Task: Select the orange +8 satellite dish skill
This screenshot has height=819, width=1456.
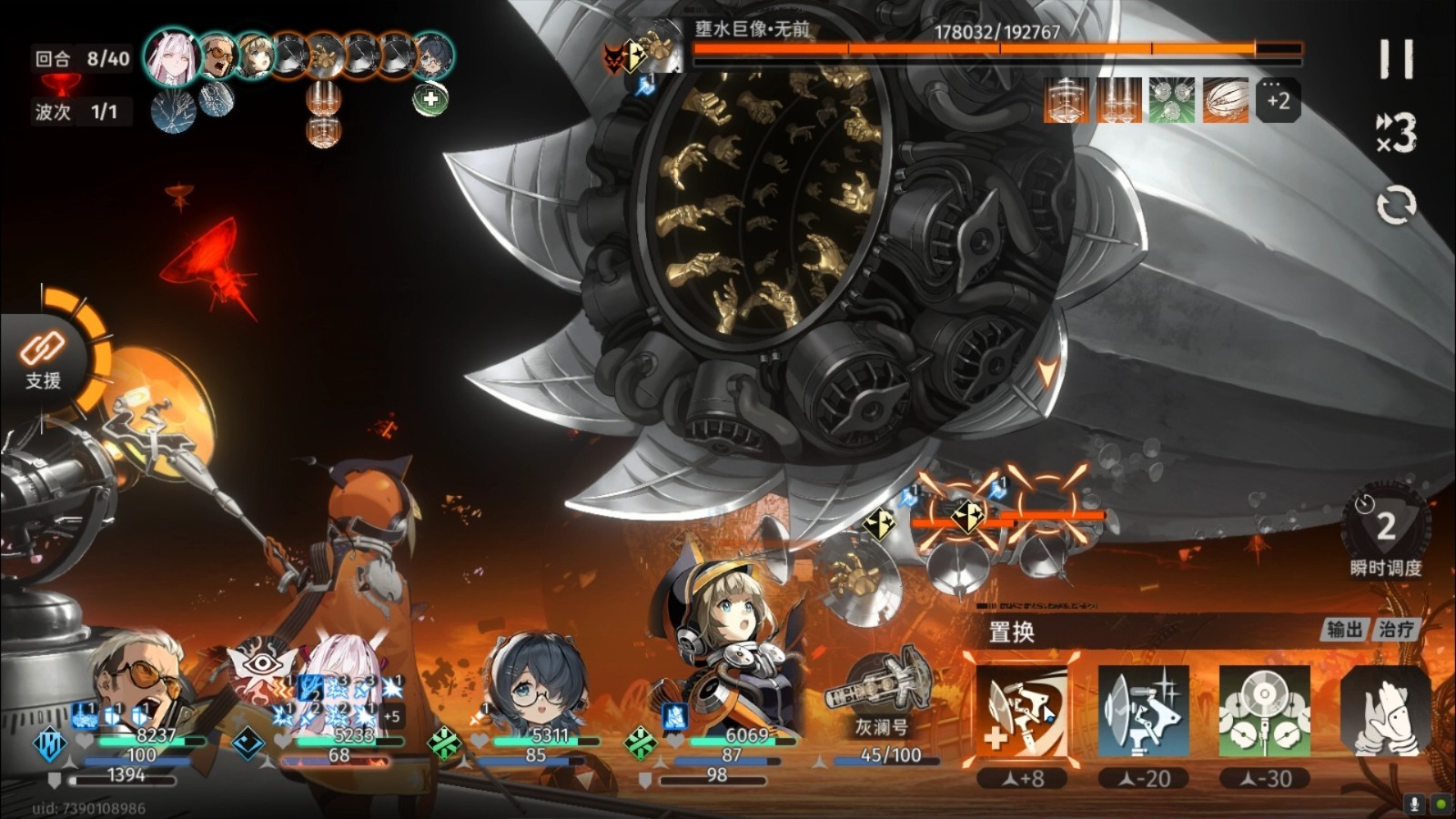Action: point(1021,713)
